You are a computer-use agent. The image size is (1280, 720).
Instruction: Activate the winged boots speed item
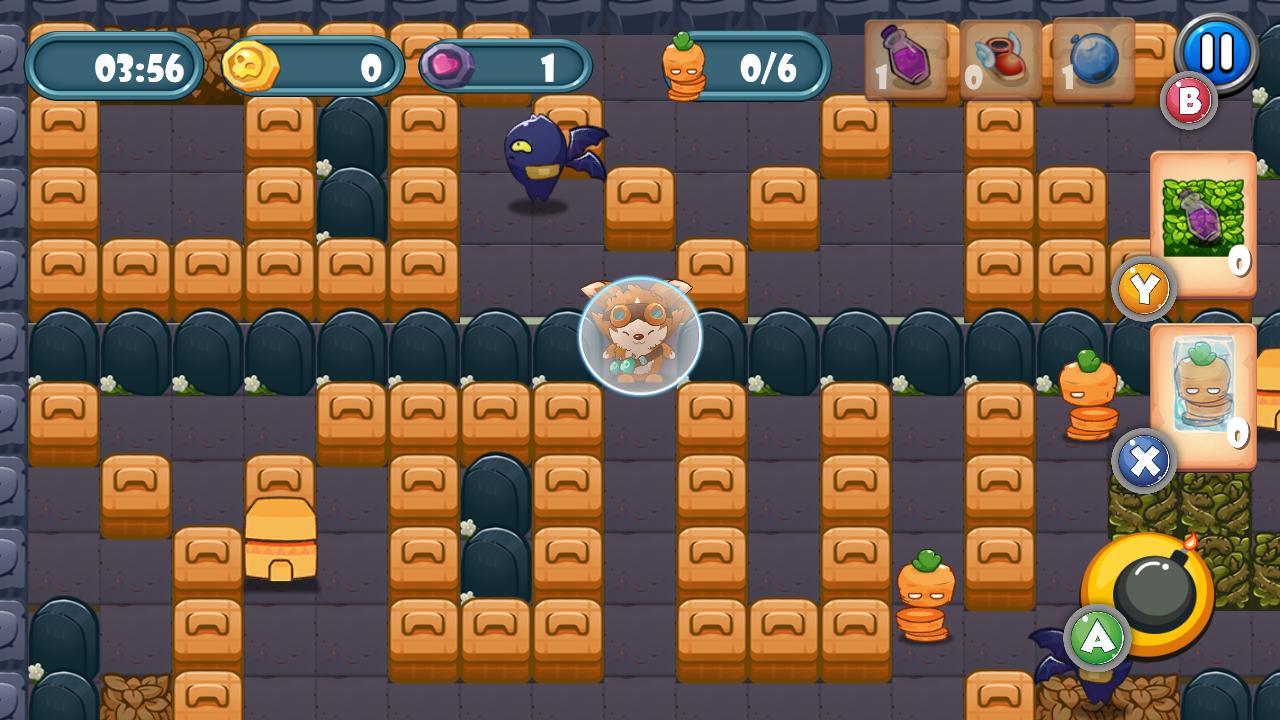tap(1000, 63)
